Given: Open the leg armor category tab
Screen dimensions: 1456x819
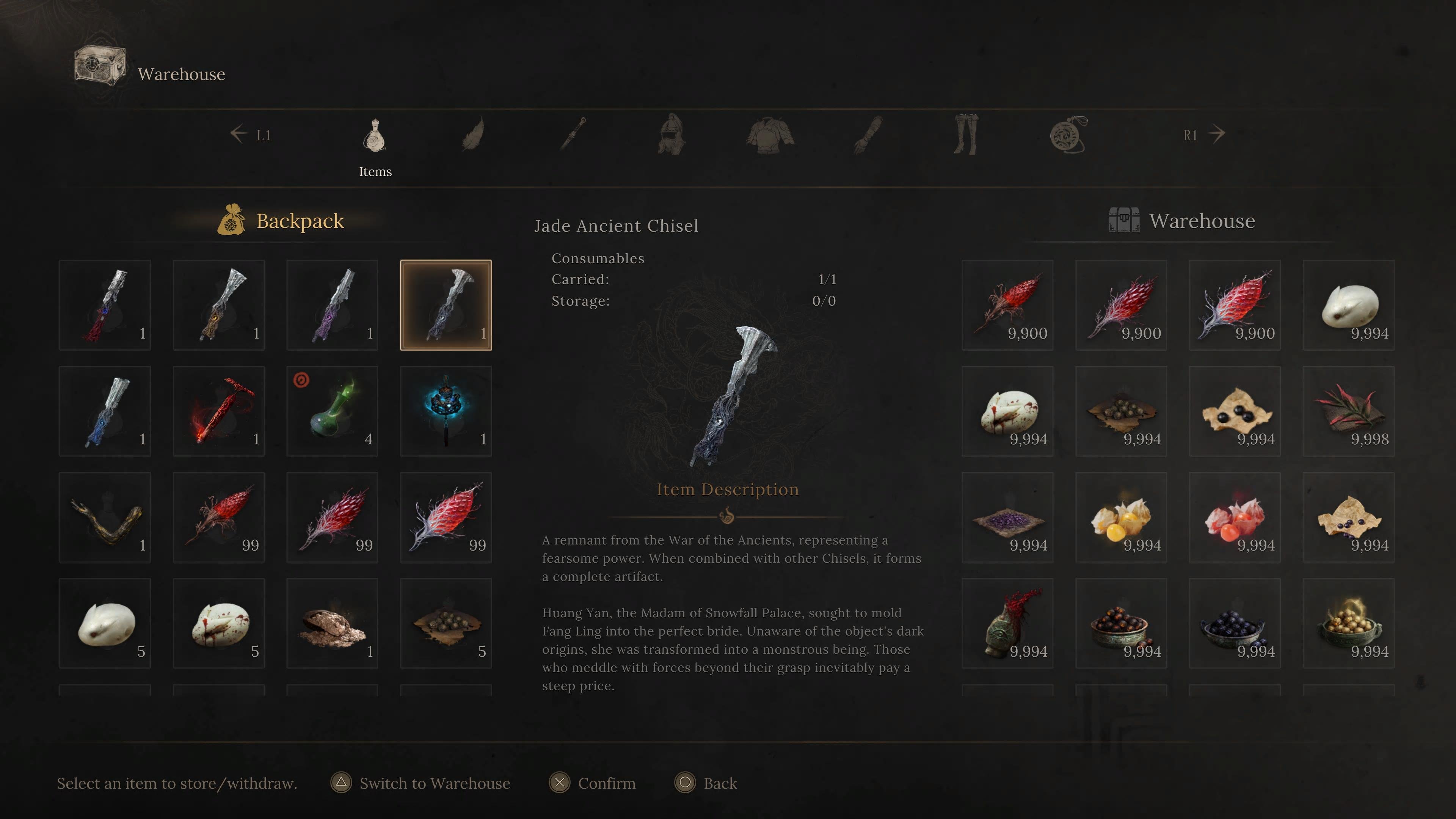Looking at the screenshot, I should tap(966, 135).
